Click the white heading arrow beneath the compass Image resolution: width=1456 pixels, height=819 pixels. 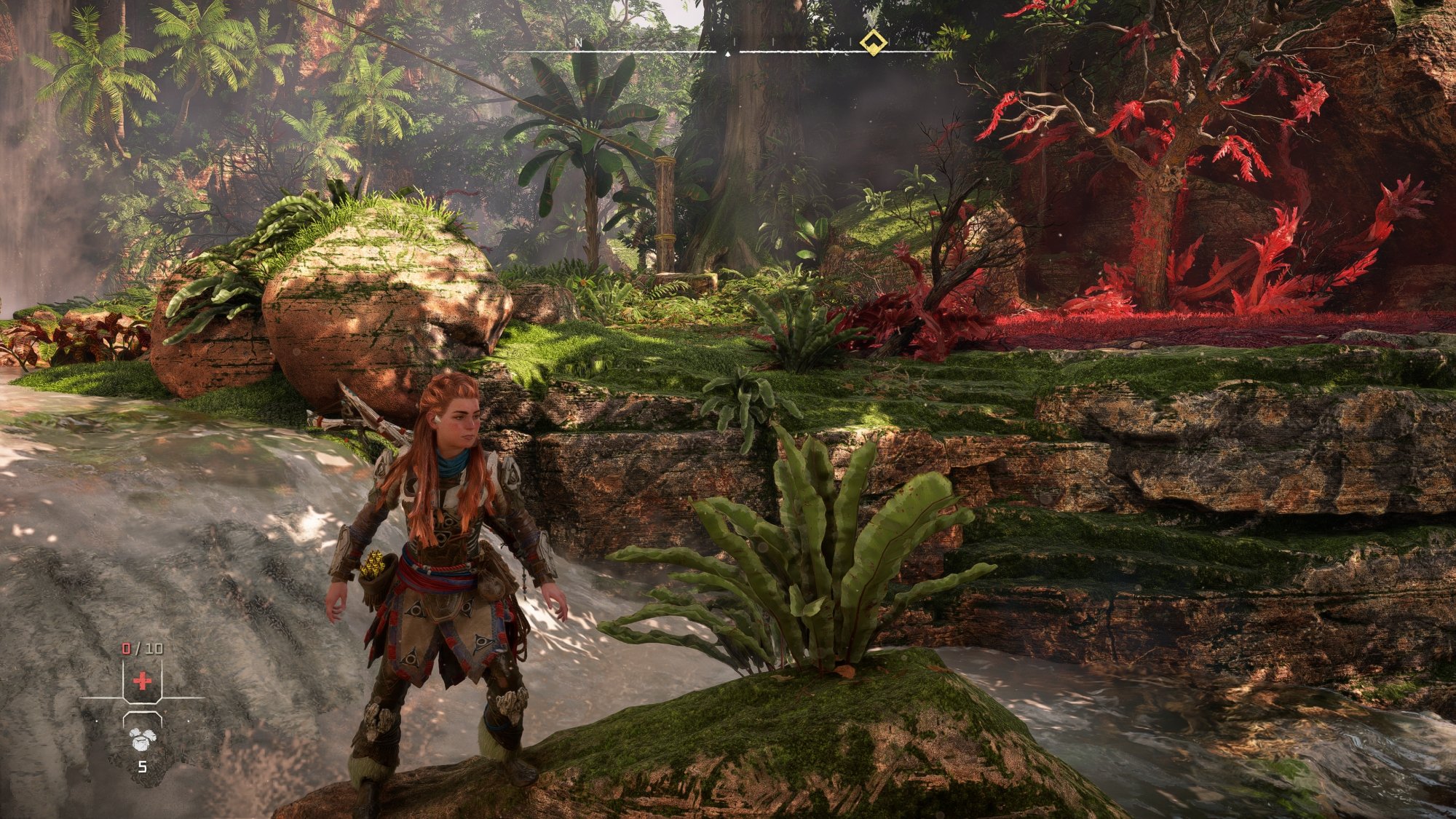[x=727, y=53]
